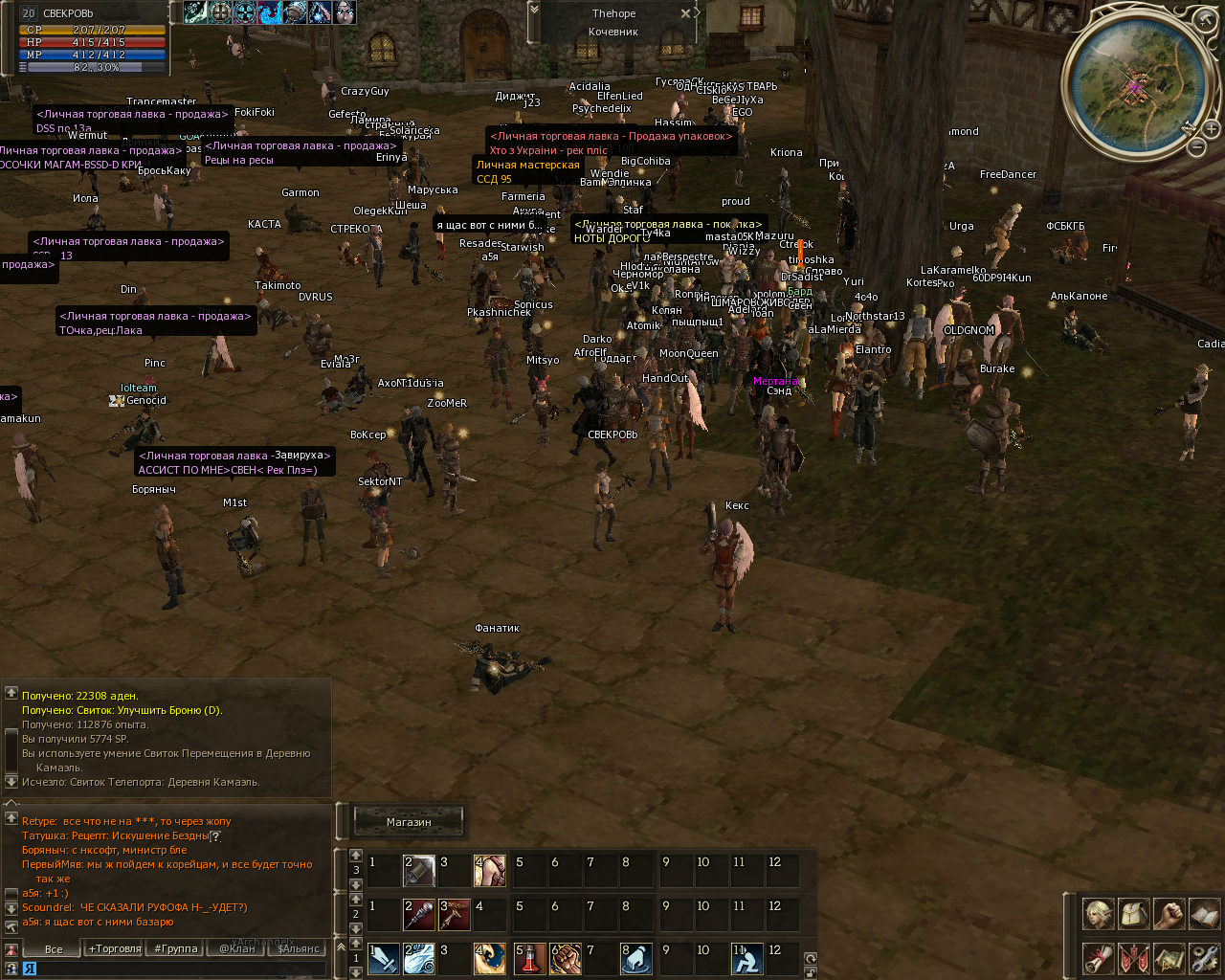Open the world map icon
Viewport: 1225px width, 980px height.
[1169, 957]
